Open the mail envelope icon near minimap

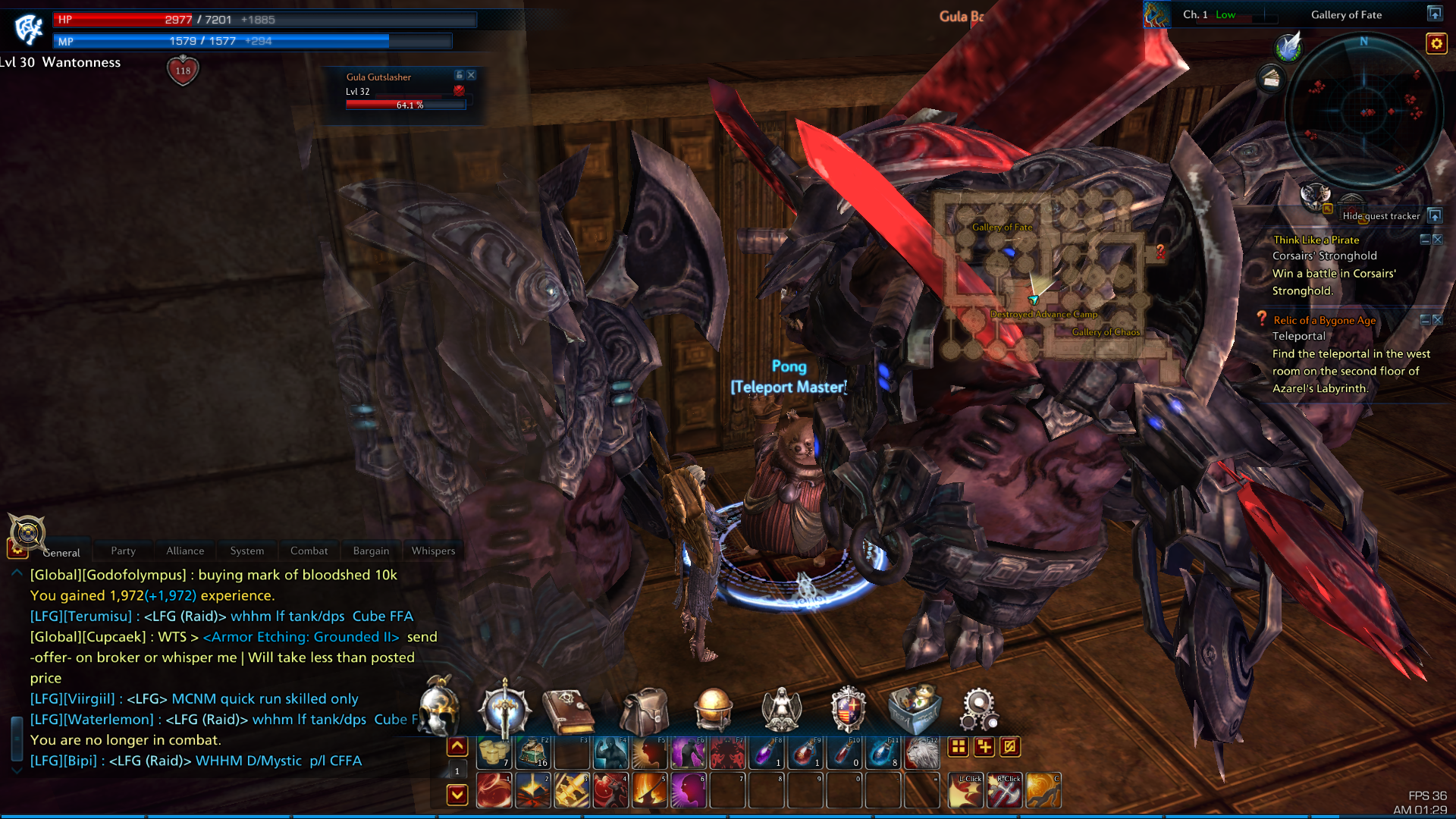click(x=1271, y=78)
